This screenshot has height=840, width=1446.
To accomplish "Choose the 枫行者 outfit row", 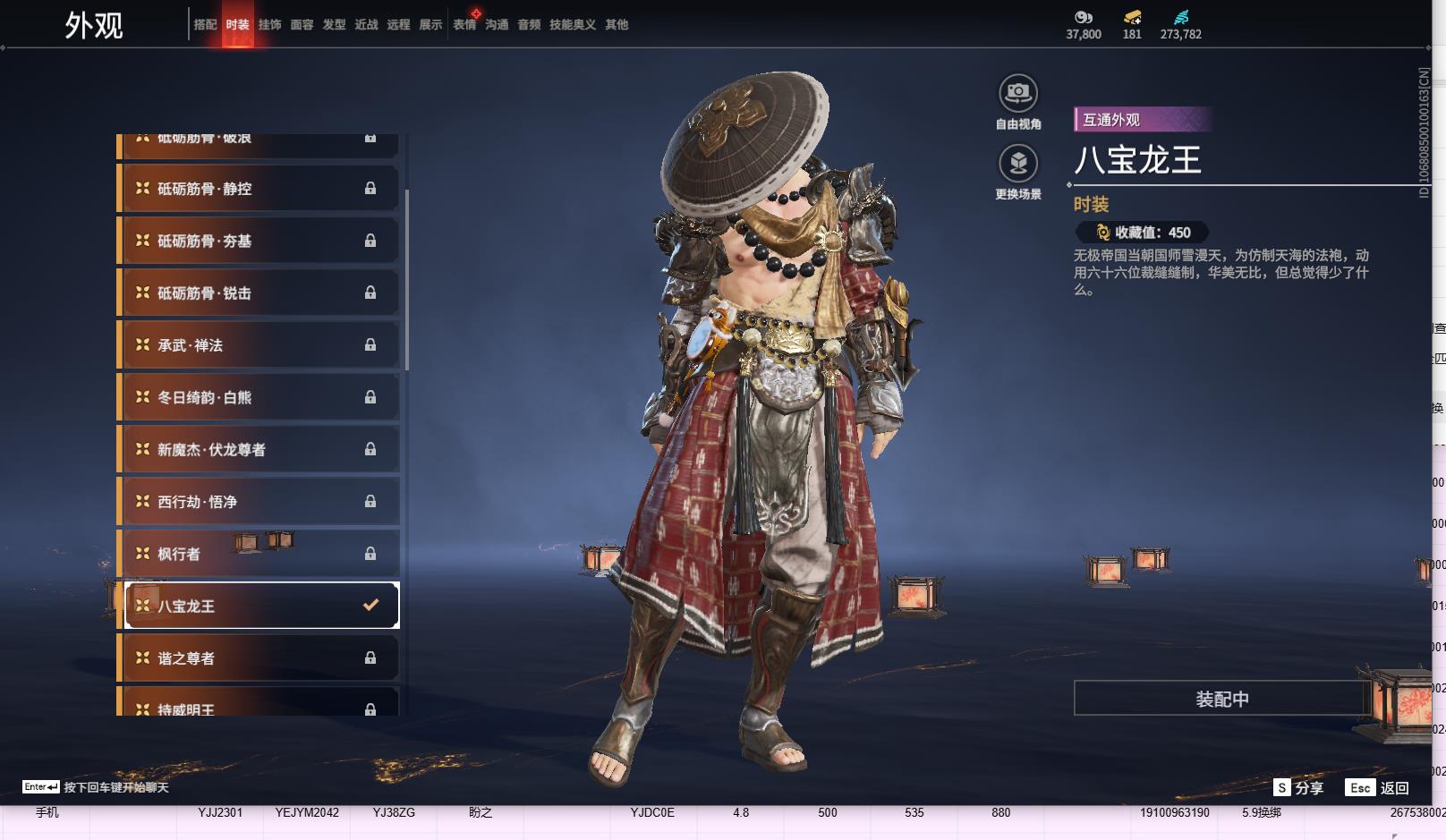I will [259, 554].
